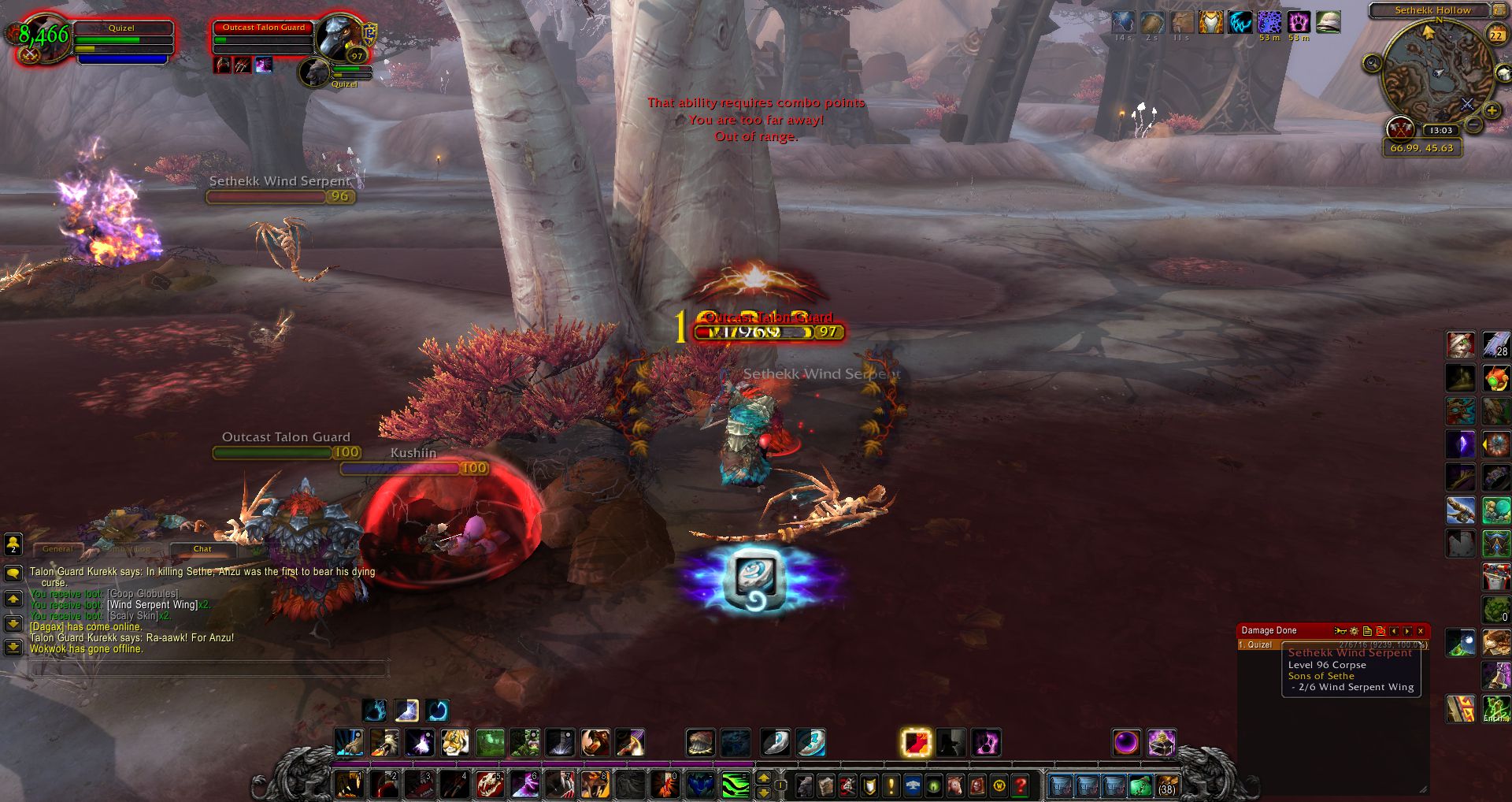
Task: Activate the glowing red boot ability
Action: [x=916, y=743]
